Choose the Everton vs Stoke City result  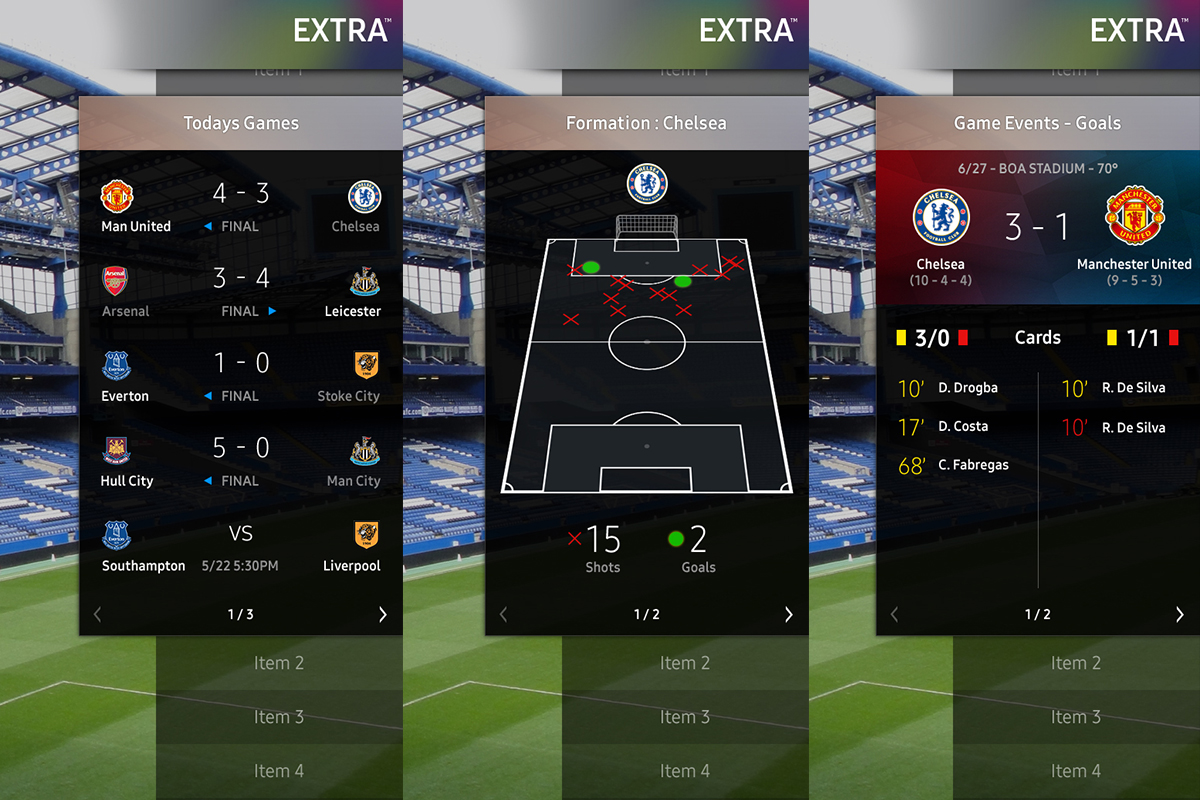click(x=240, y=377)
